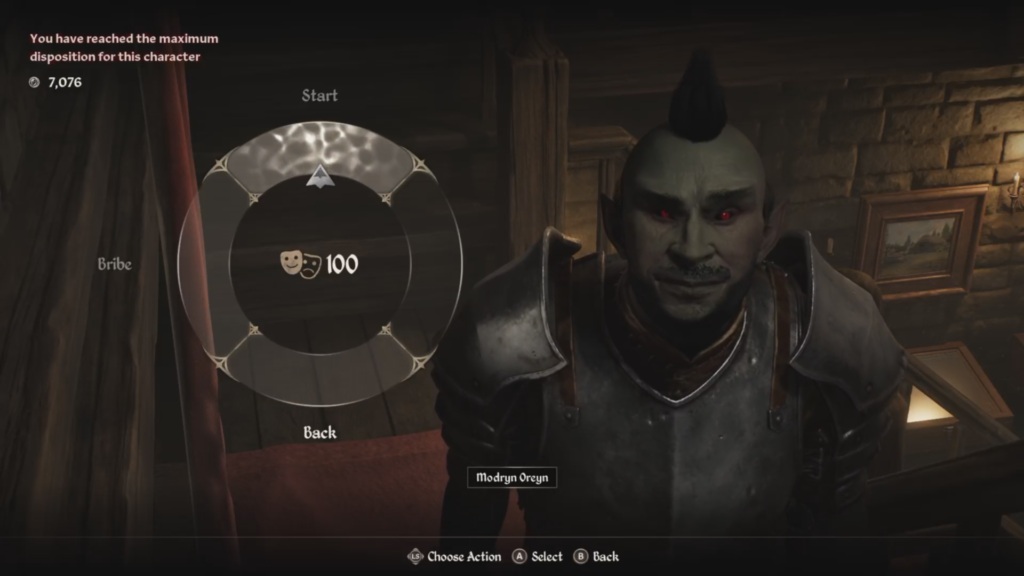This screenshot has width=1024, height=576.
Task: Select the Bribe option
Action: pyautogui.click(x=115, y=264)
